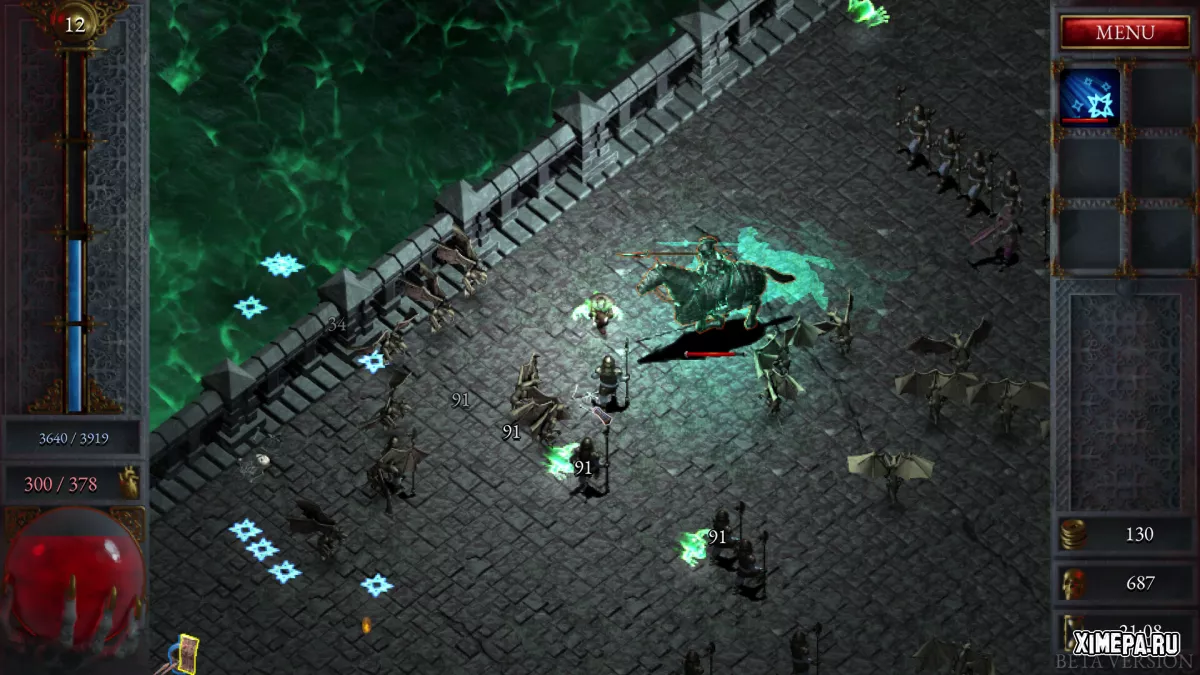The width and height of the screenshot is (1200, 675).
Task: Activate the blue star burst skill icon
Action: [1089, 96]
